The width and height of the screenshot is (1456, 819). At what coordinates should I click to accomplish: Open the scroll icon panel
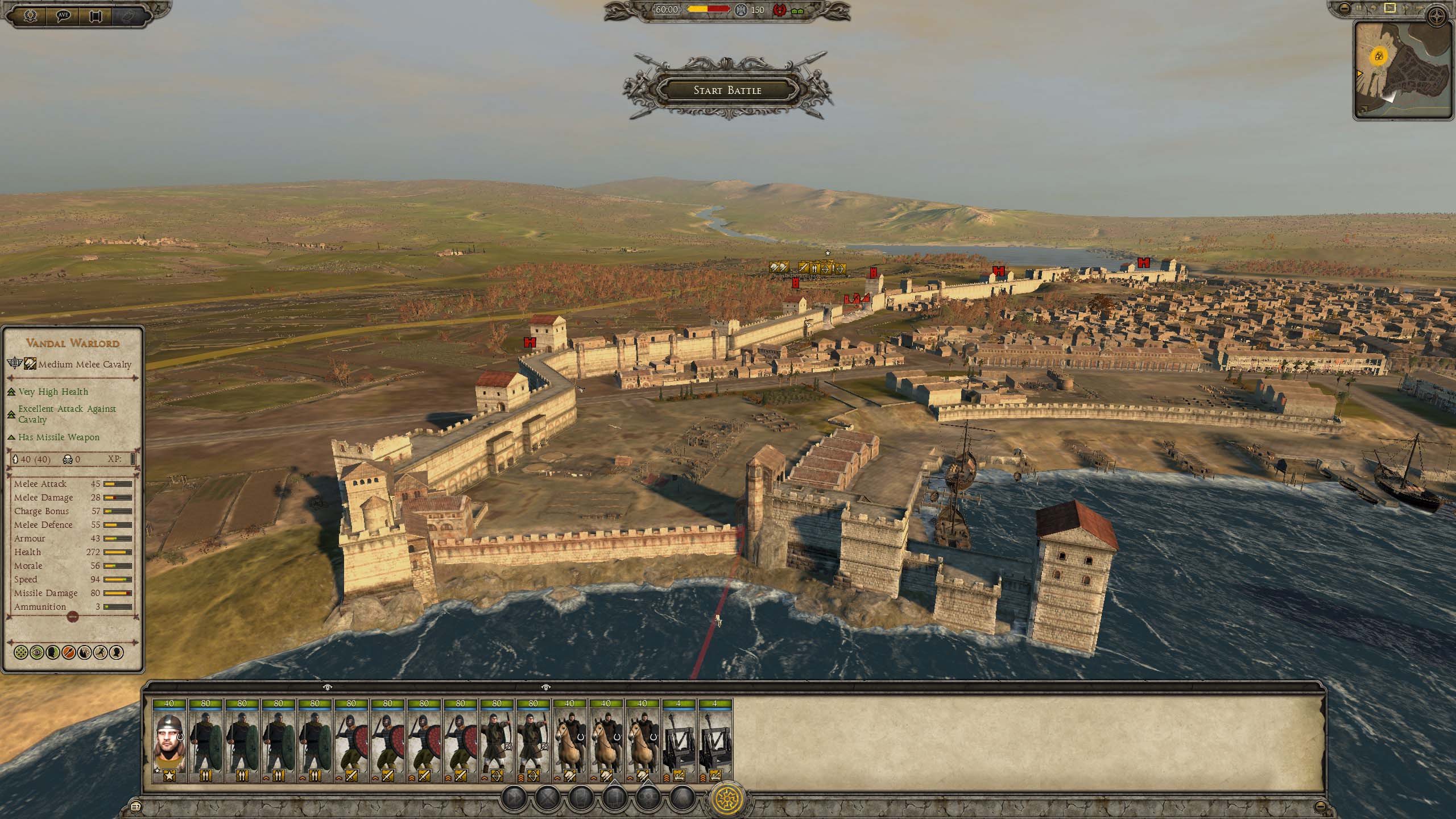pos(96,15)
